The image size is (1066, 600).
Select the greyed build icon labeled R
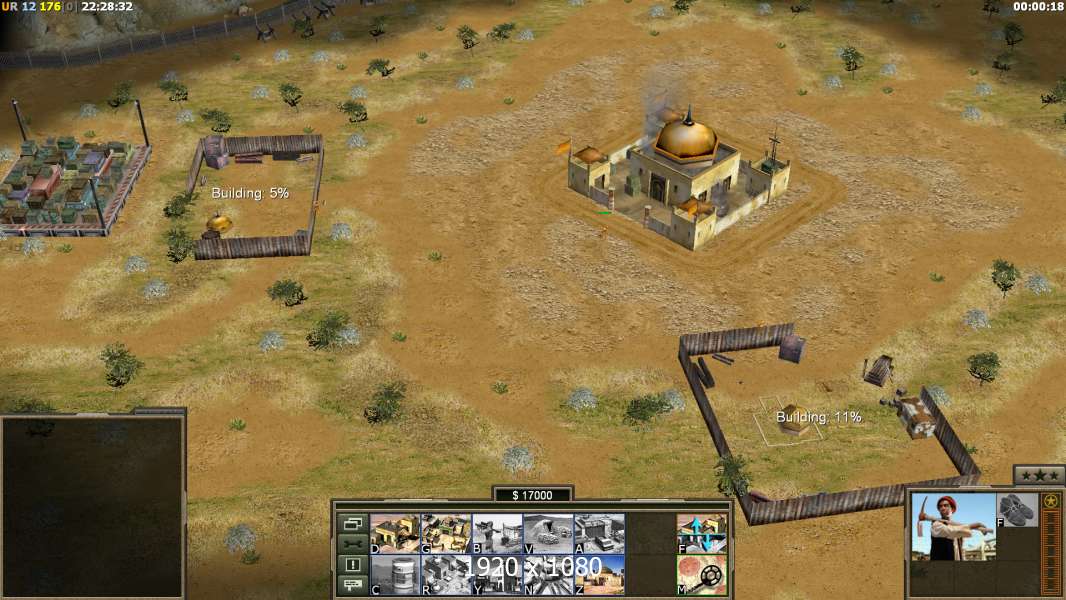point(446,575)
